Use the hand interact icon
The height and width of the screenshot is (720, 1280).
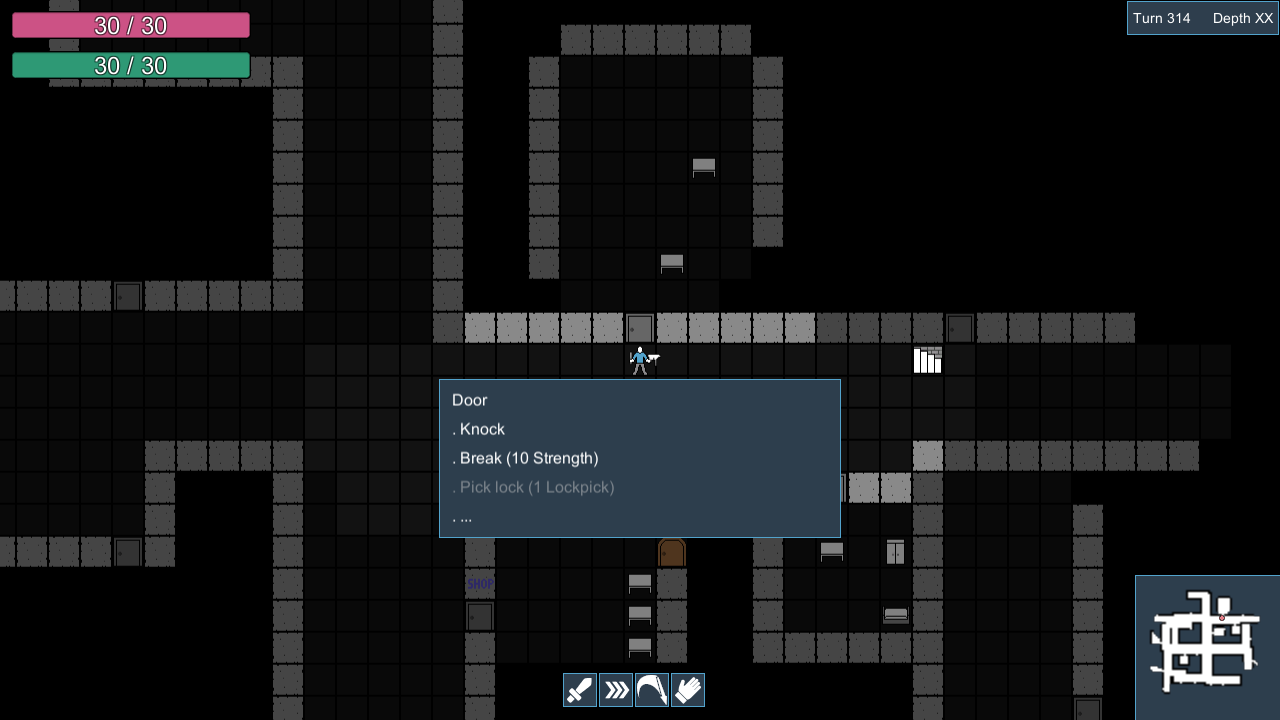point(687,689)
